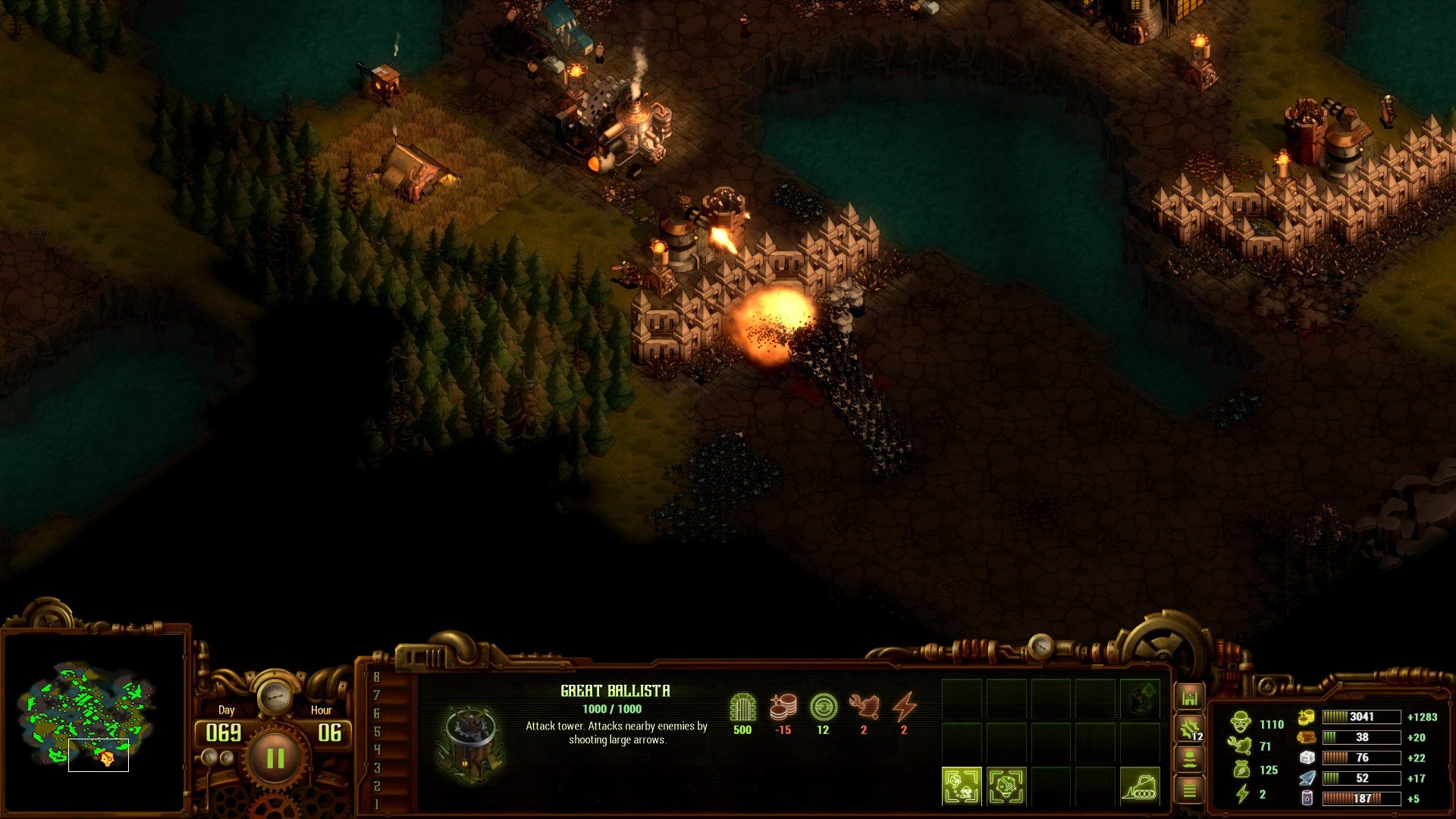The width and height of the screenshot is (1456, 819).
Task: Select control group 5
Action: tap(377, 731)
